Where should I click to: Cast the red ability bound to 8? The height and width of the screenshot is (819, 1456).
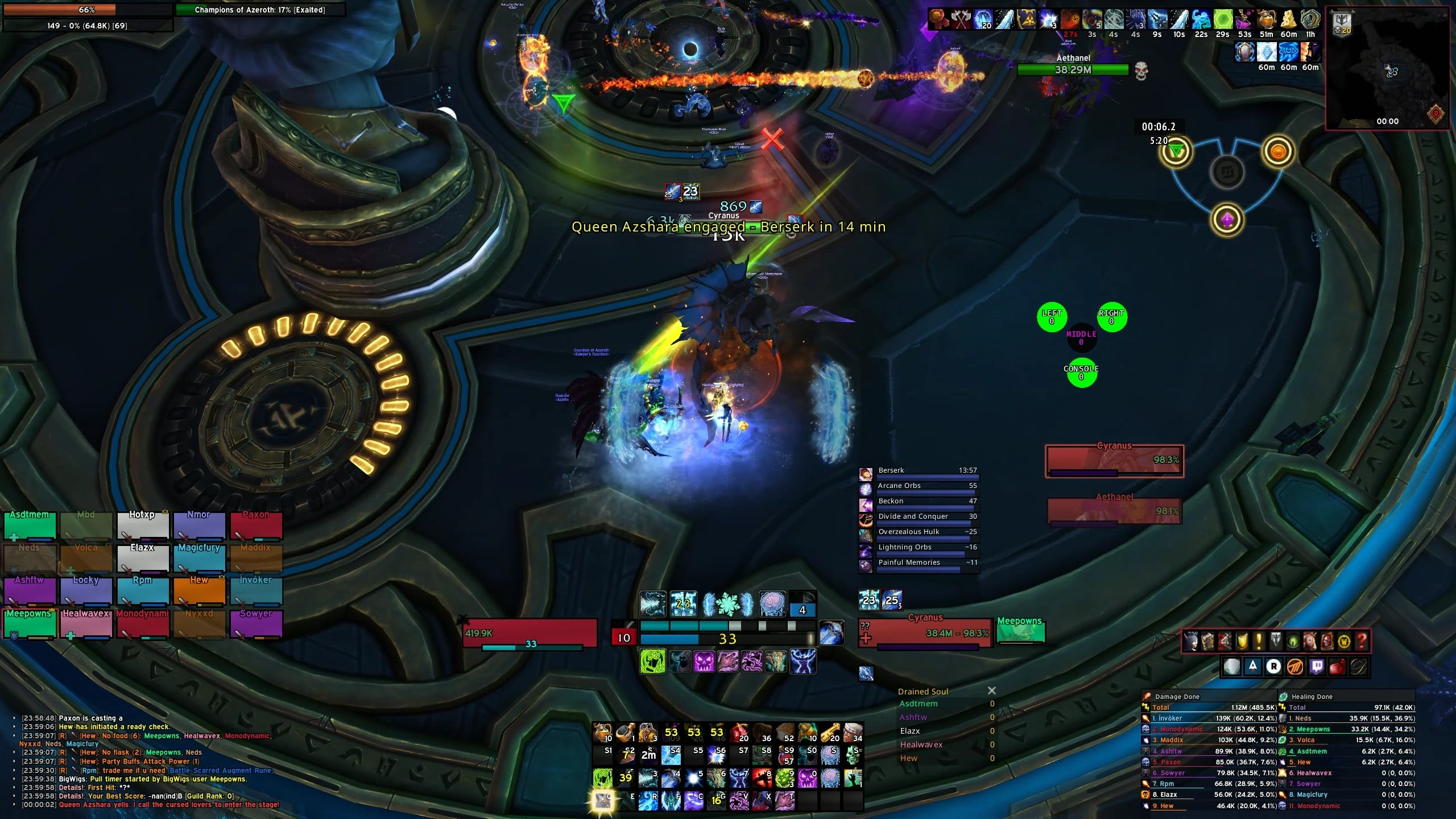coord(762,777)
